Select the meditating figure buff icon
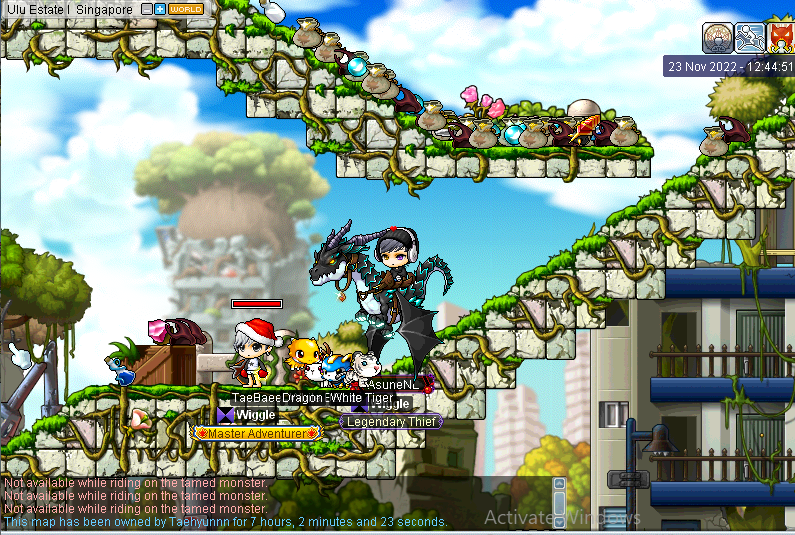The height and width of the screenshot is (535, 795). [x=717, y=38]
